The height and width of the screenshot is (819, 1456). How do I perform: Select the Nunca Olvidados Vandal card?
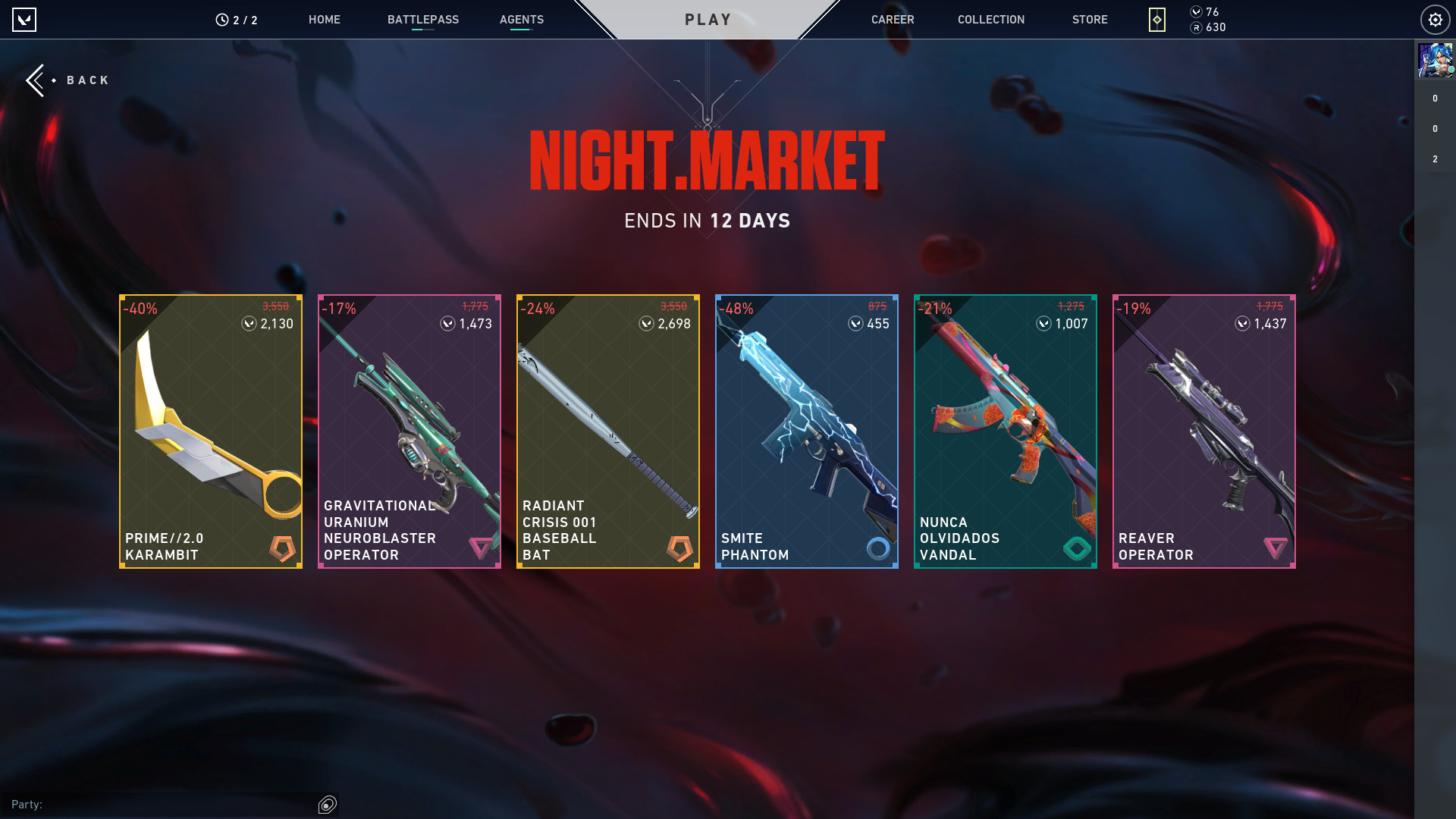point(1006,431)
